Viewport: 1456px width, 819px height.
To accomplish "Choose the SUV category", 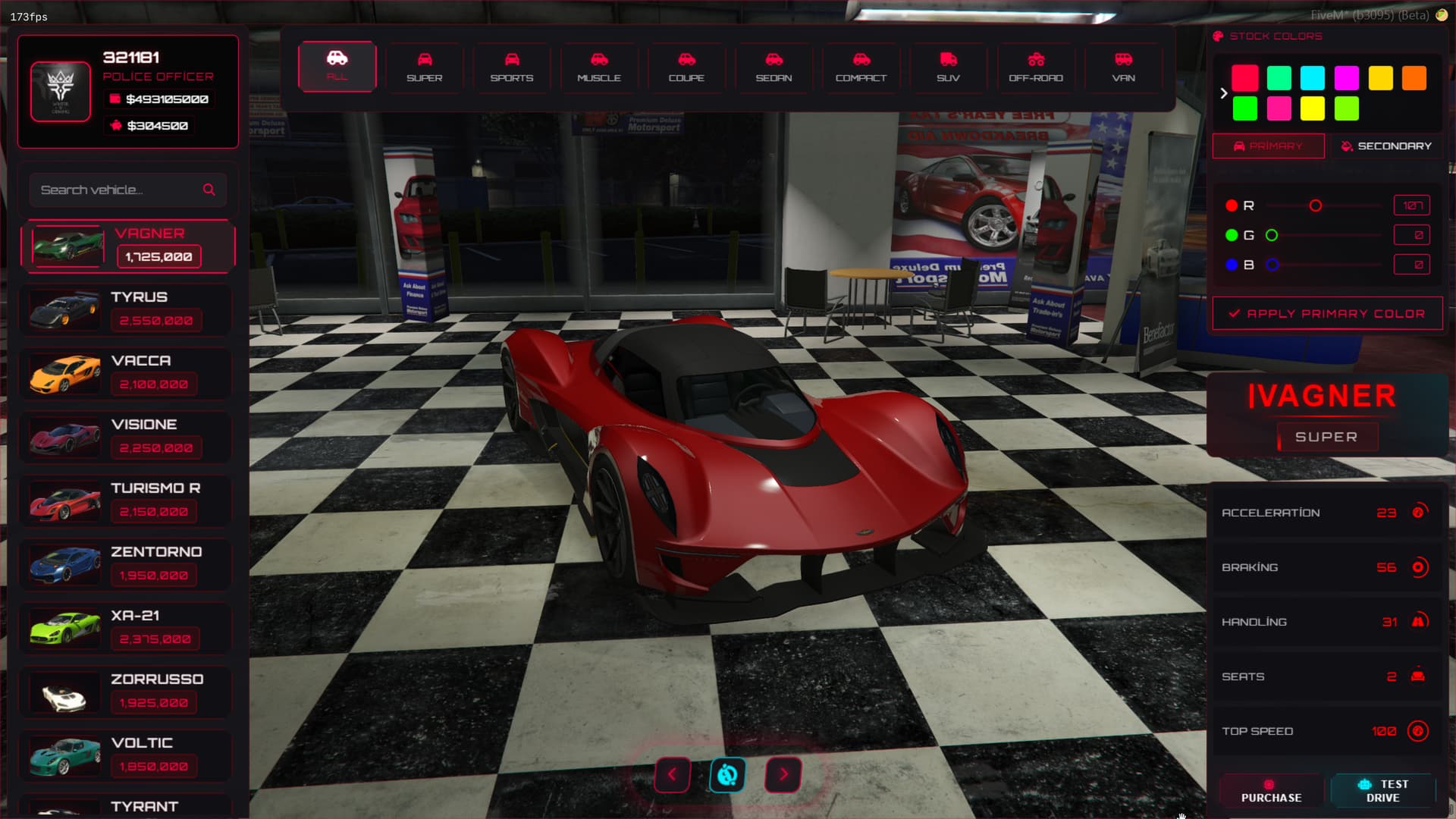I will click(948, 67).
